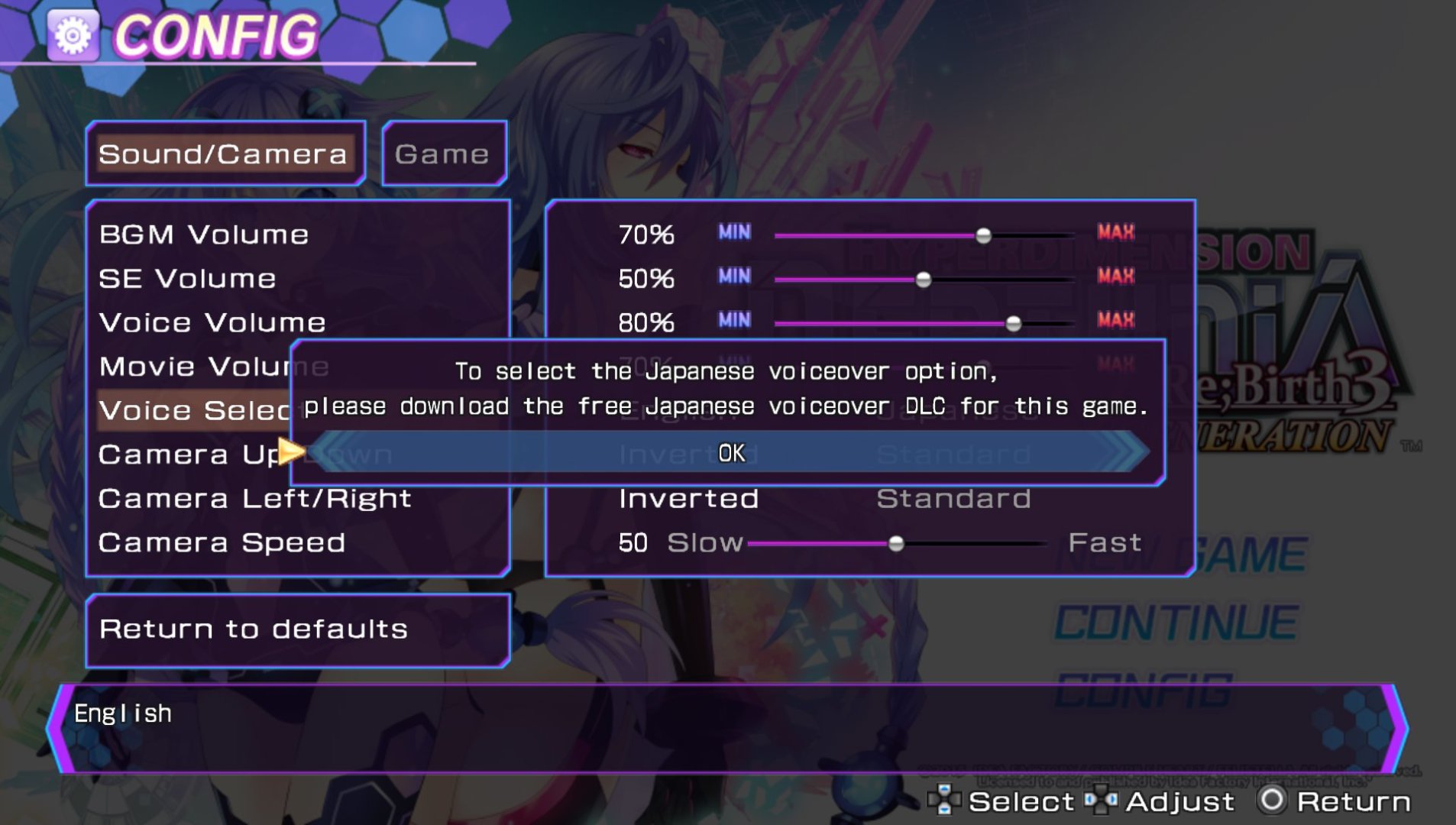1456x825 pixels.
Task: Pick the Camera Speed setting
Action: [222, 543]
